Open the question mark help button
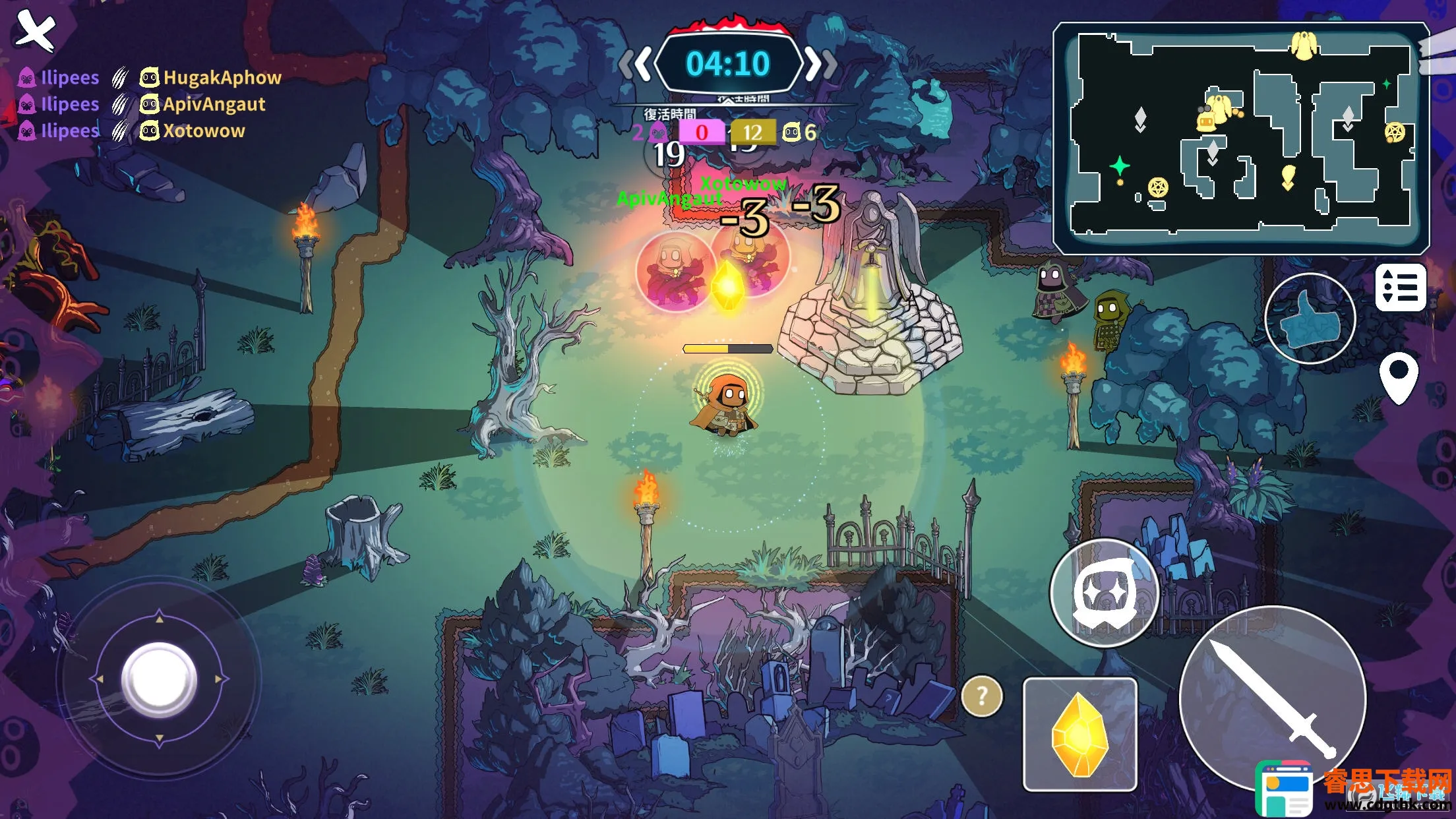1456x819 pixels. point(982,696)
